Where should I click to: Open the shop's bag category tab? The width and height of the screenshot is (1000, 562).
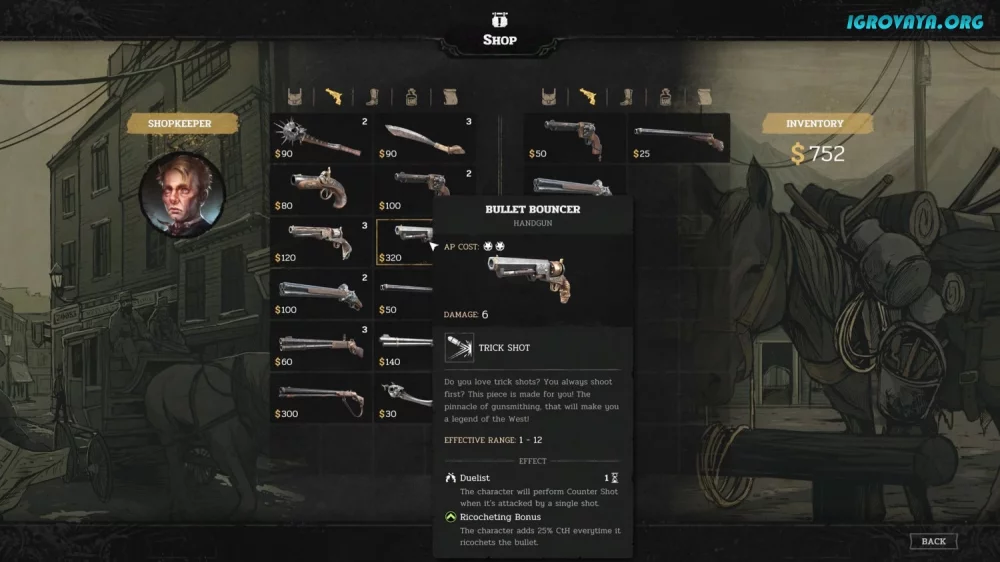coord(295,97)
